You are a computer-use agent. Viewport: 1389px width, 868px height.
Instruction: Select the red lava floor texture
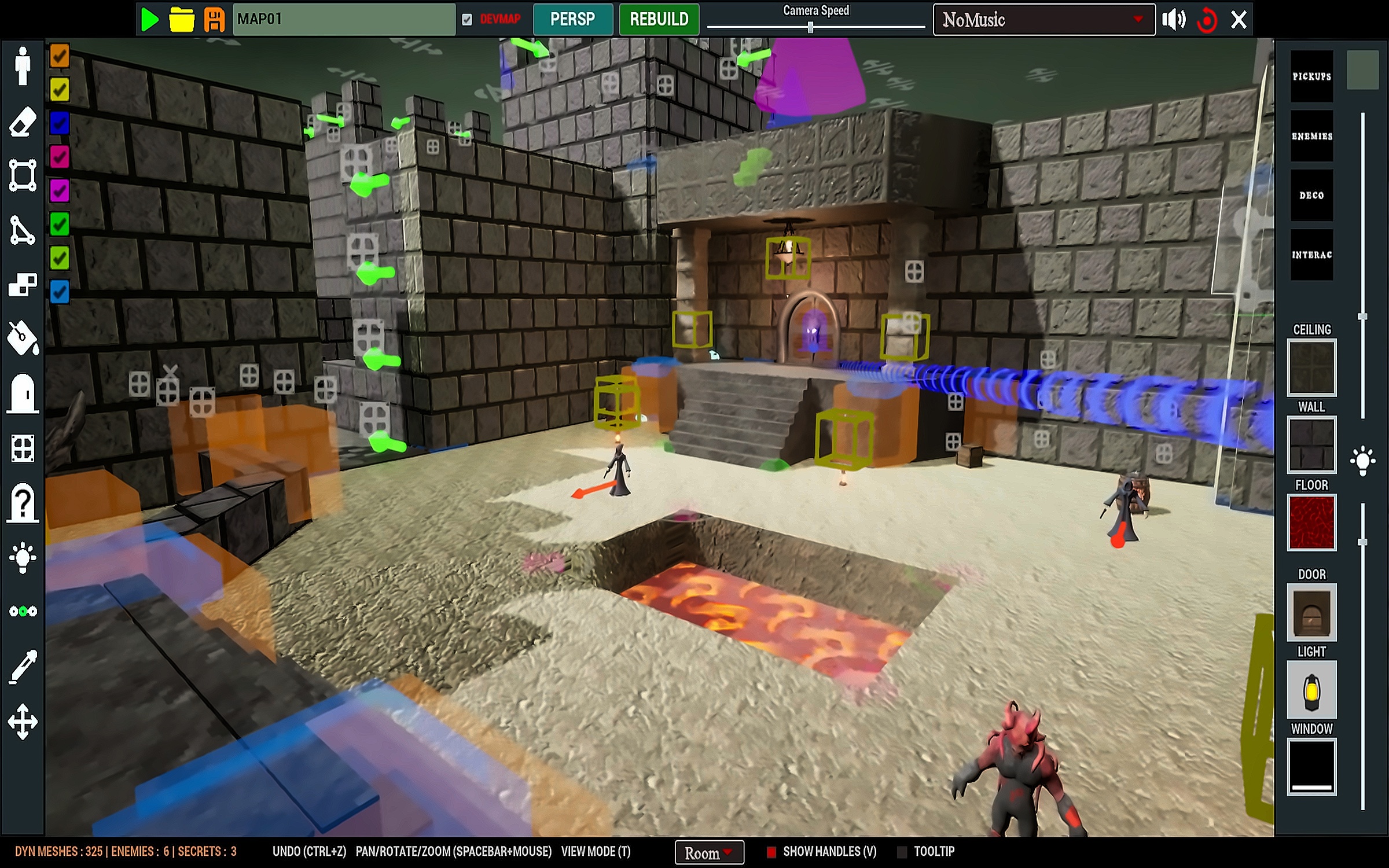click(x=1311, y=522)
